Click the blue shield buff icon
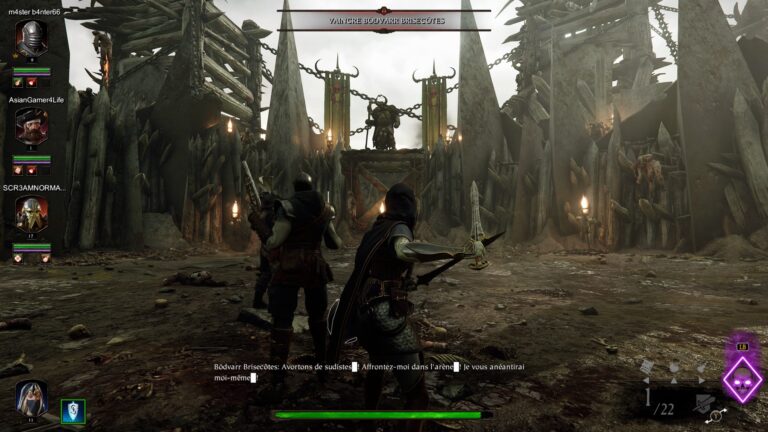Screen dimensions: 768x432 click(73, 410)
